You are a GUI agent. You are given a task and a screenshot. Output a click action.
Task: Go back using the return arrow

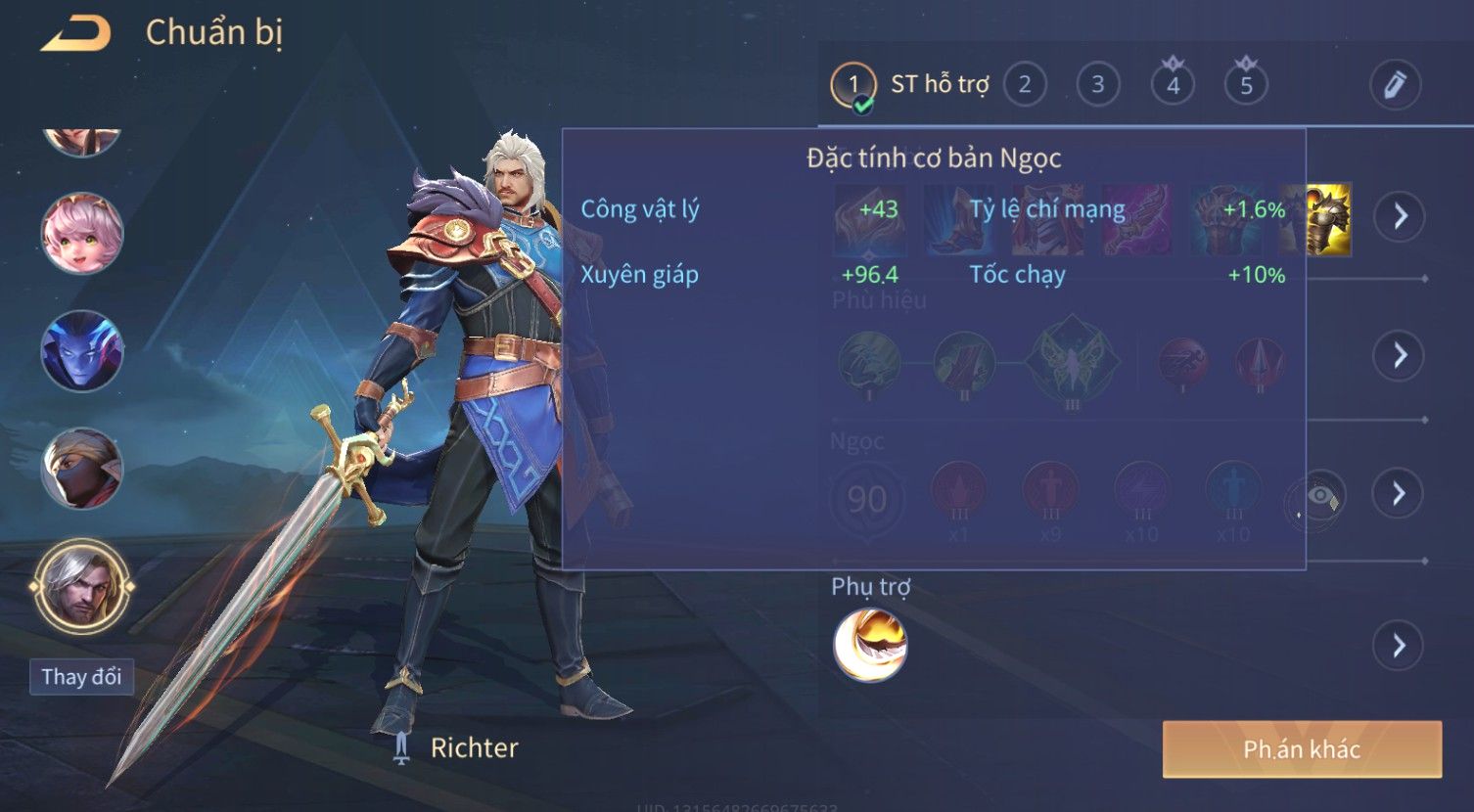tap(75, 34)
